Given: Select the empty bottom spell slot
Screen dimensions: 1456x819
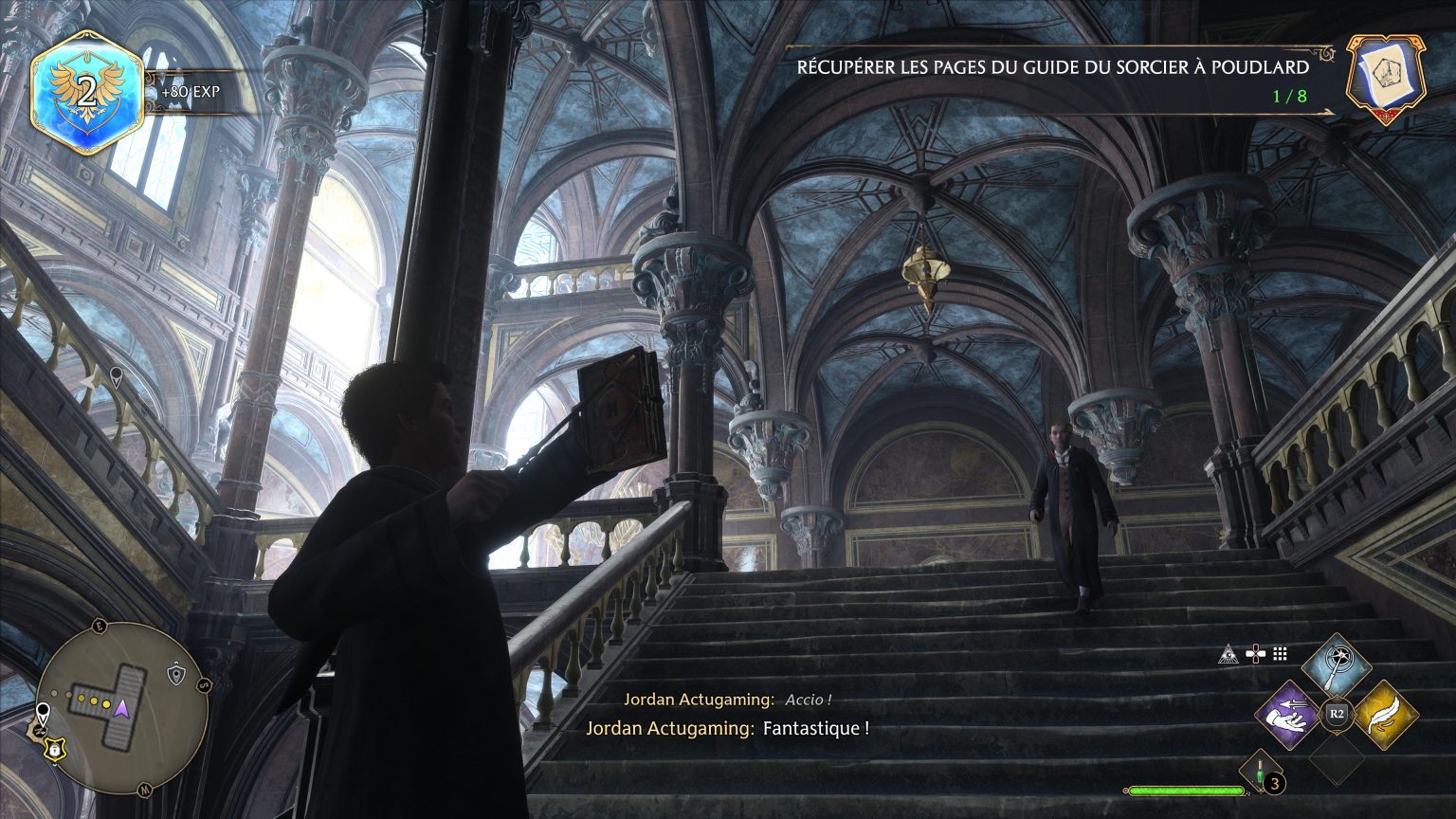Looking at the screenshot, I should 1337,759.
